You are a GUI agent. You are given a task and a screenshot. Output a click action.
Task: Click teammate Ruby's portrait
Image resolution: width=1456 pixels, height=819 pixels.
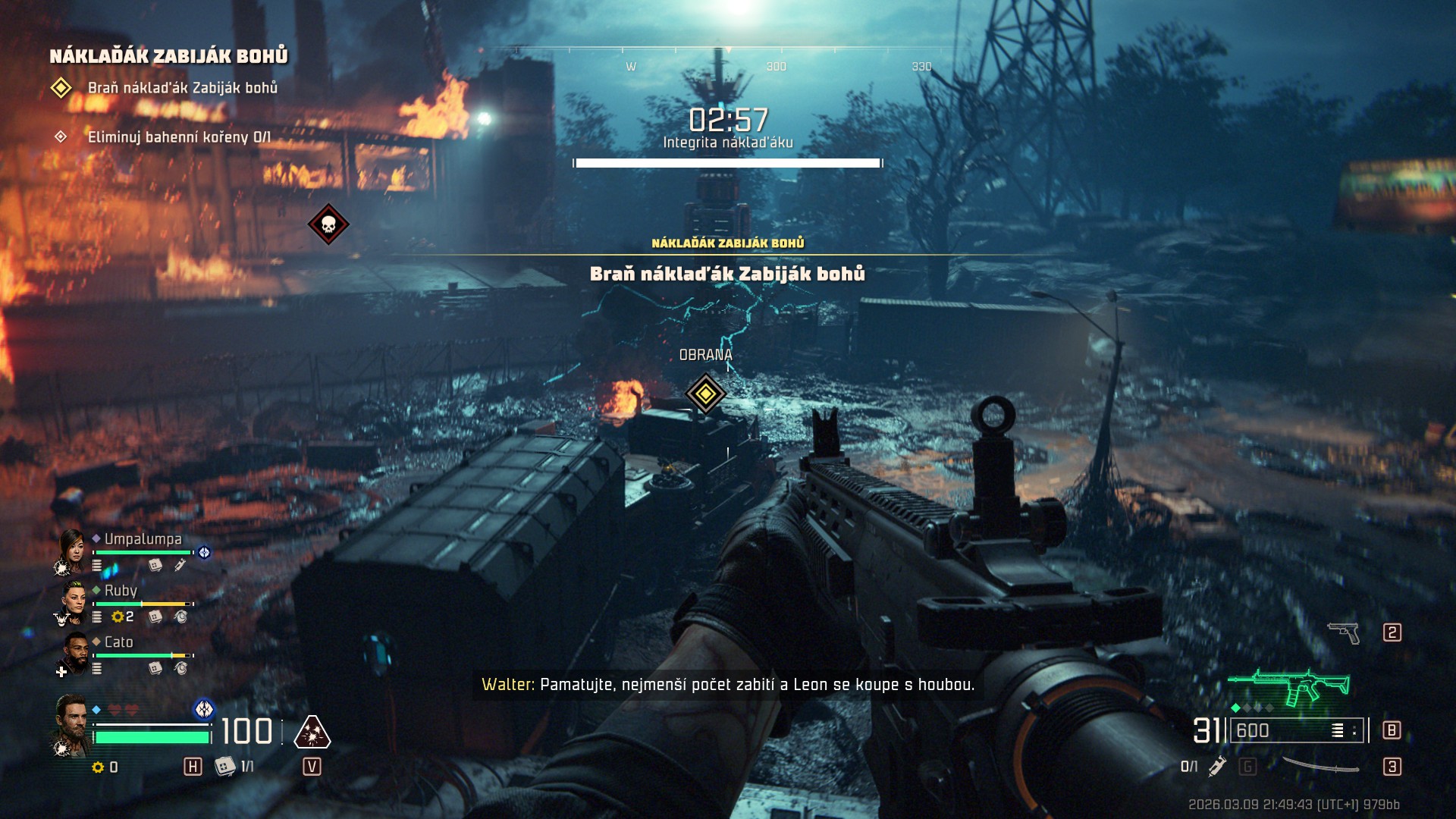(x=74, y=601)
